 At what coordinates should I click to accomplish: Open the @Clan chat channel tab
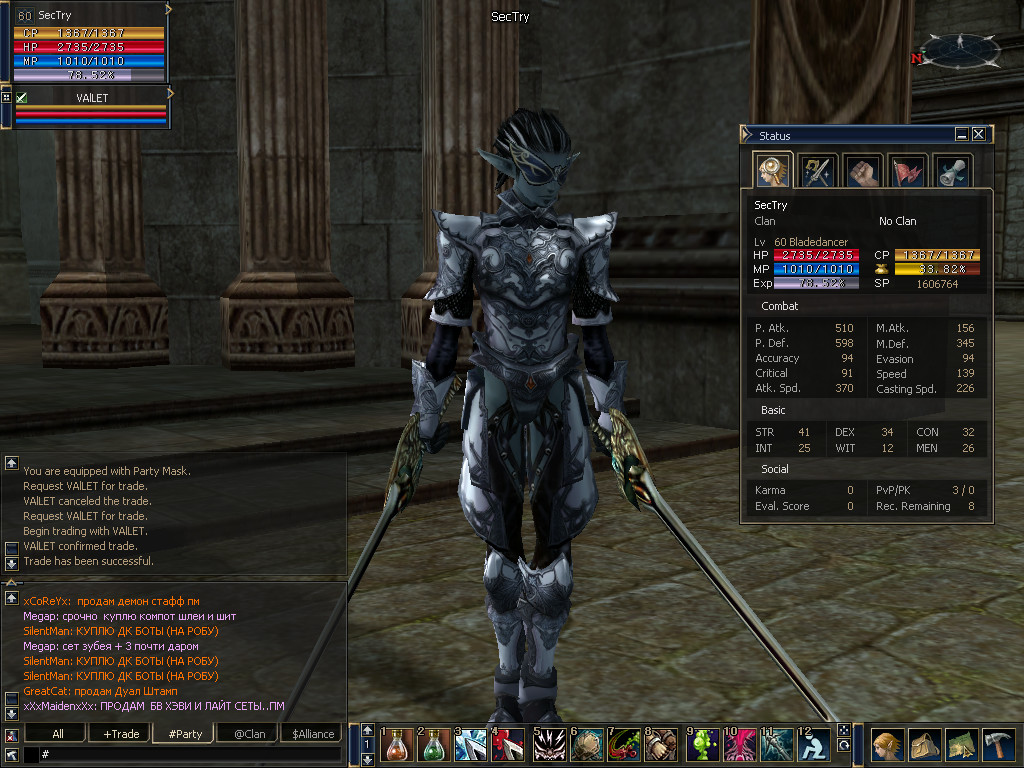coord(249,734)
